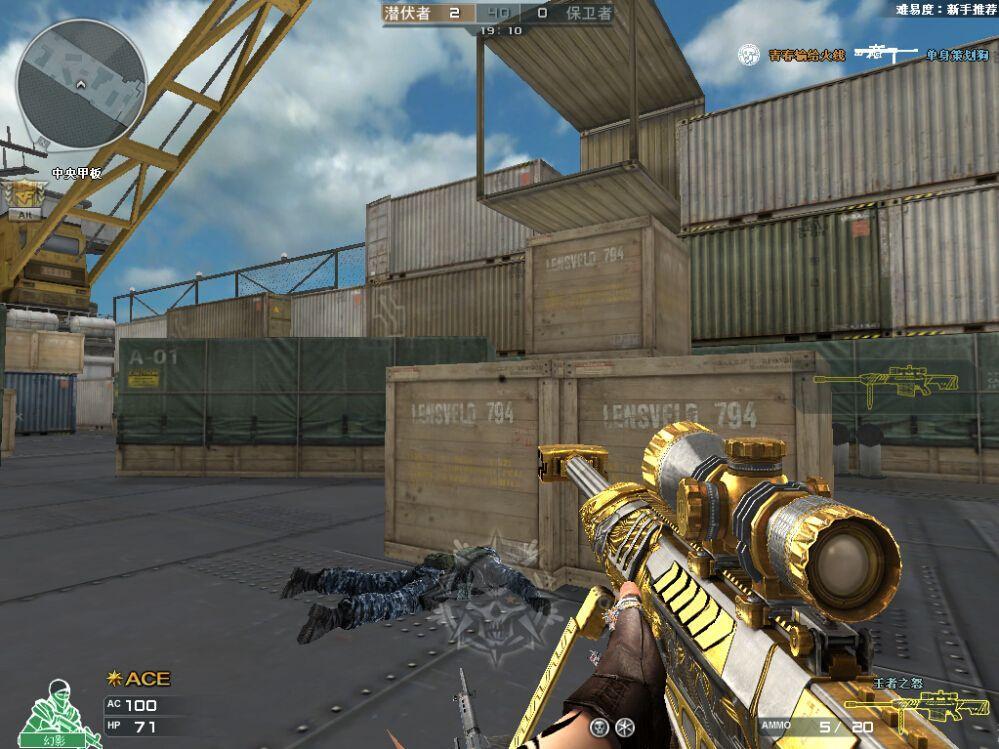
Task: Select the golden sniper rifle weapon icon
Action: 886,381
